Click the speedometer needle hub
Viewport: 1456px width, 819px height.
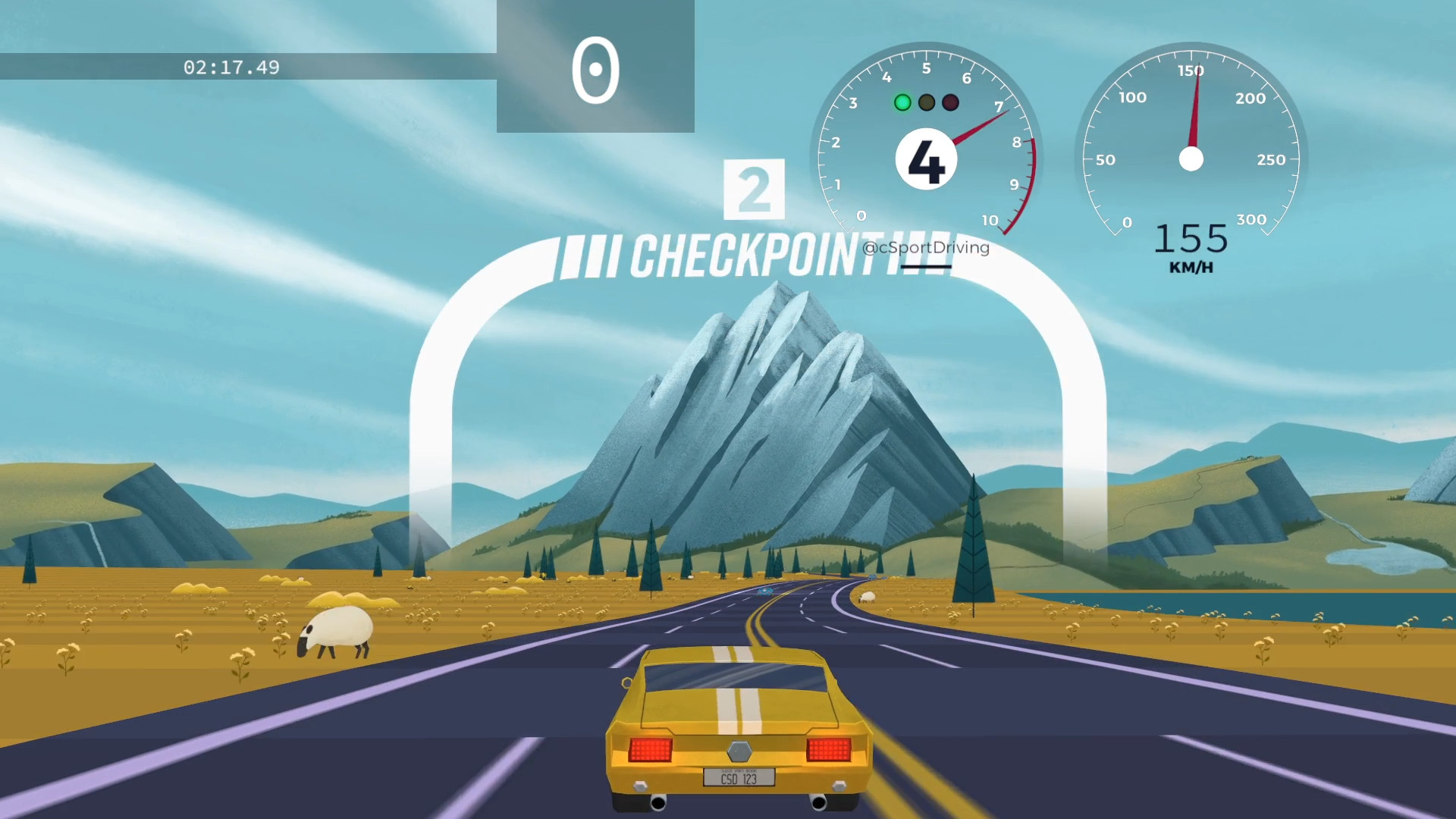pyautogui.click(x=1191, y=159)
